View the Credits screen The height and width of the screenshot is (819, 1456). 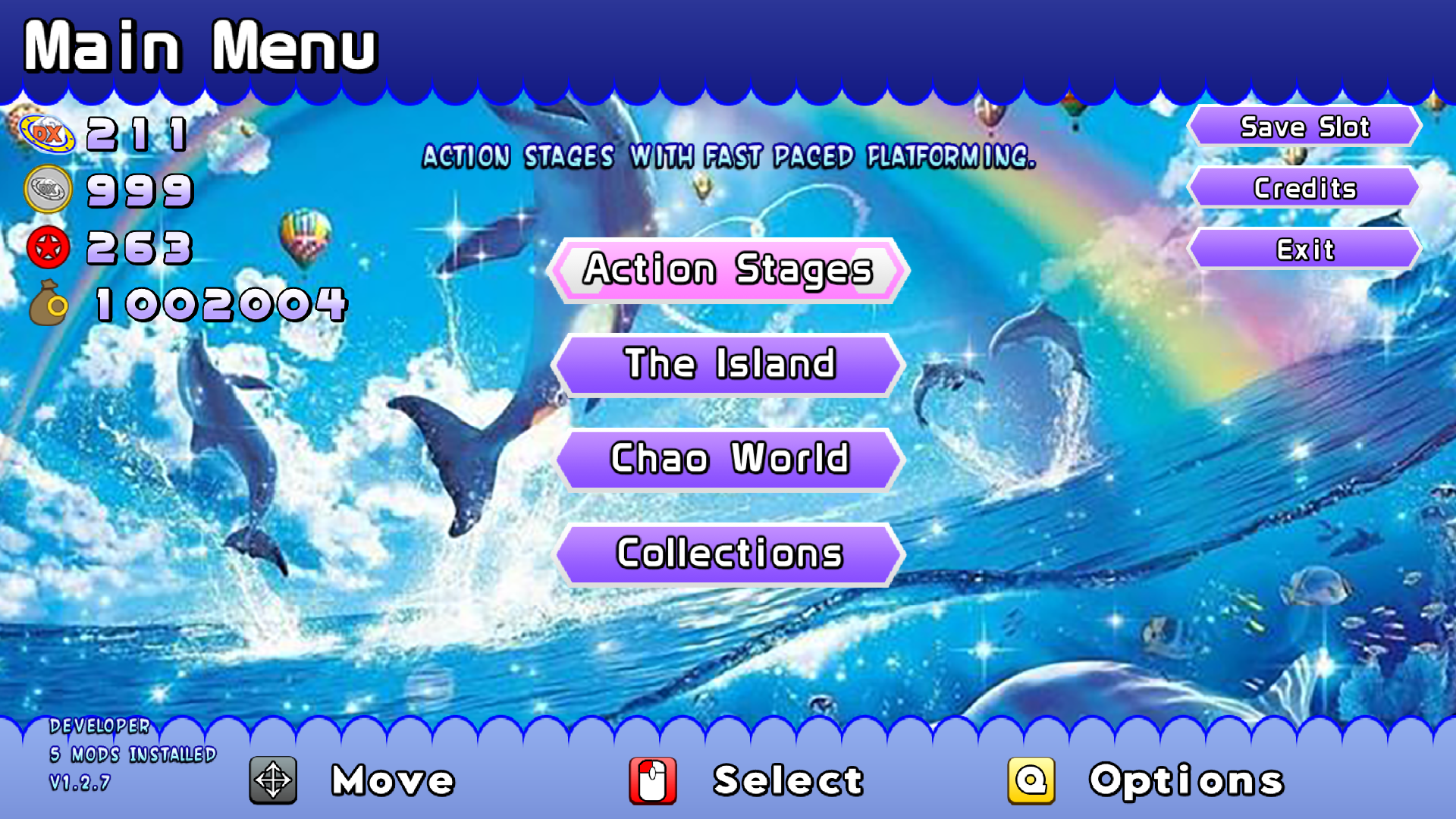1304,188
